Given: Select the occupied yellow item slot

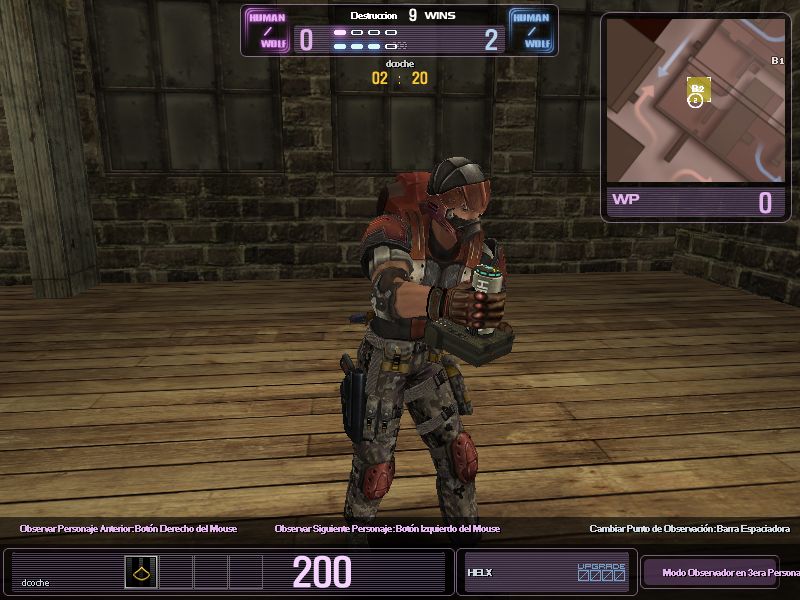Looking at the screenshot, I should click(x=141, y=572).
